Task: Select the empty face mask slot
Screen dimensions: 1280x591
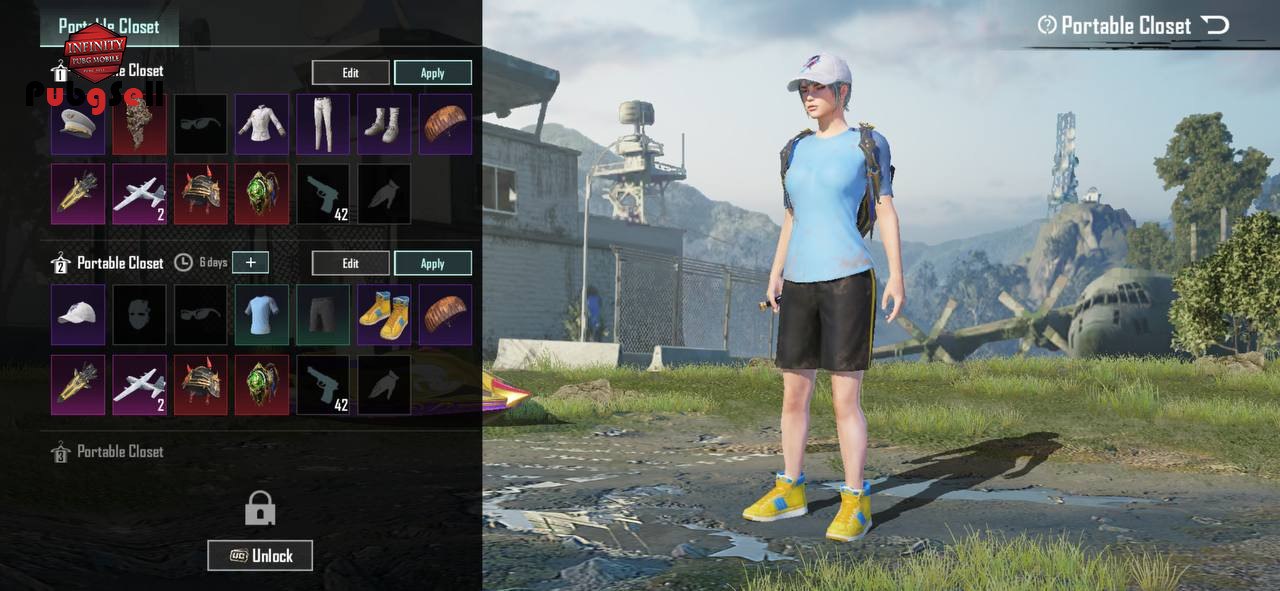Action: [140, 315]
